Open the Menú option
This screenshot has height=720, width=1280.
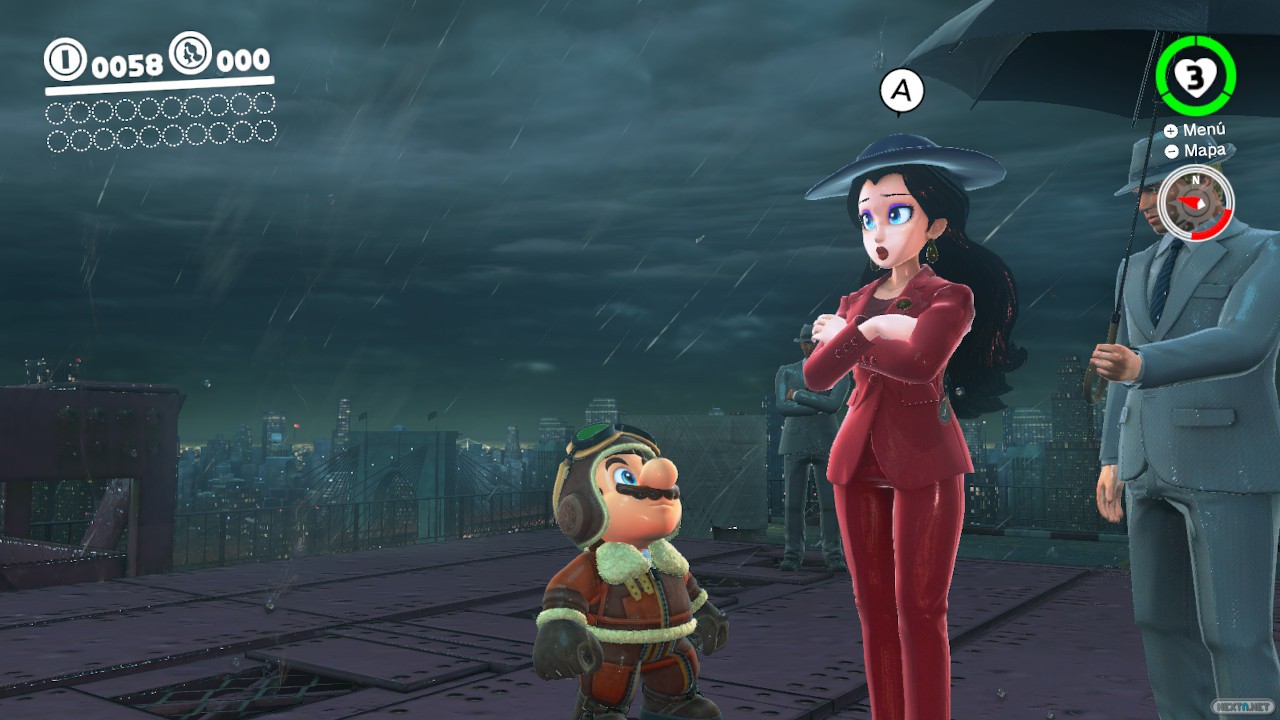tap(1195, 130)
